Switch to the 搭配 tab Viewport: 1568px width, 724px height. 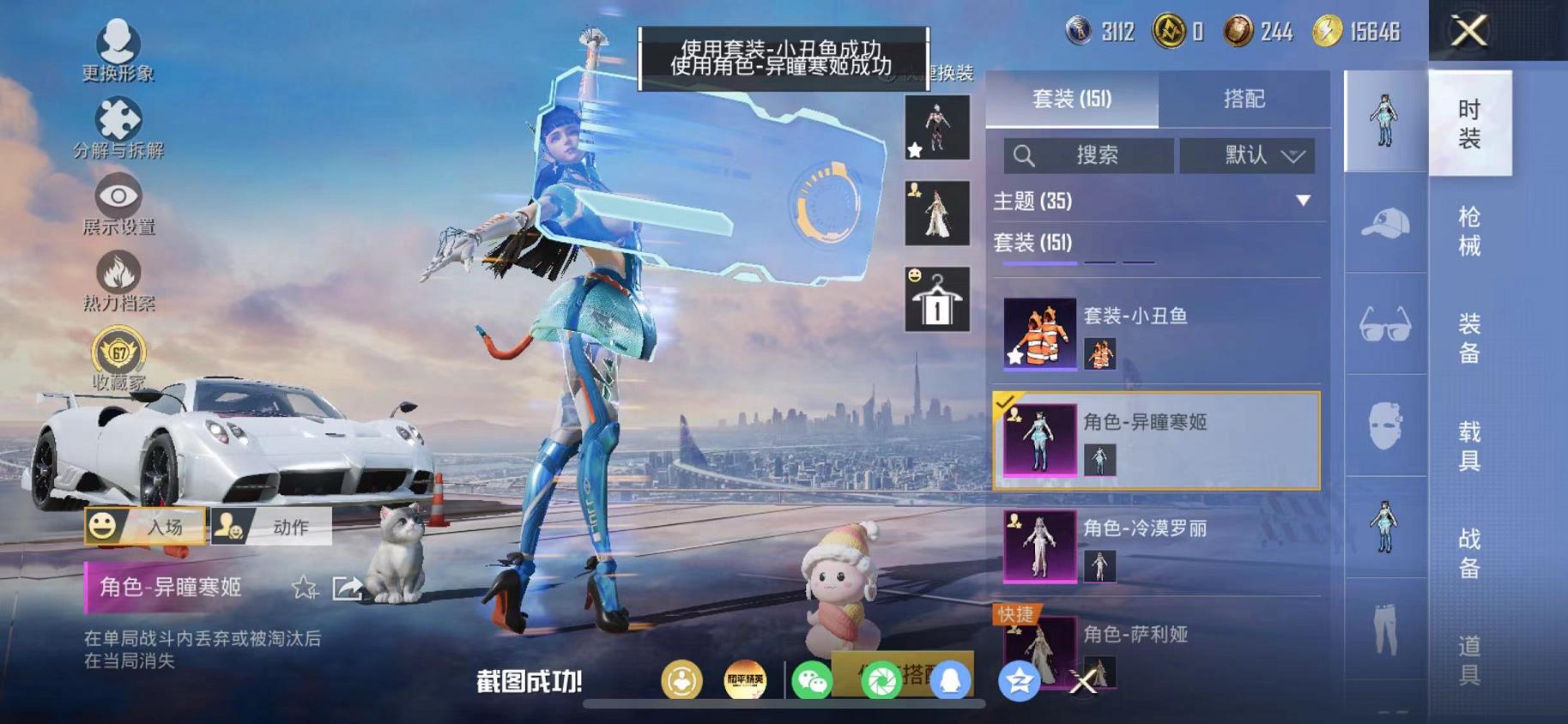pyautogui.click(x=1246, y=99)
